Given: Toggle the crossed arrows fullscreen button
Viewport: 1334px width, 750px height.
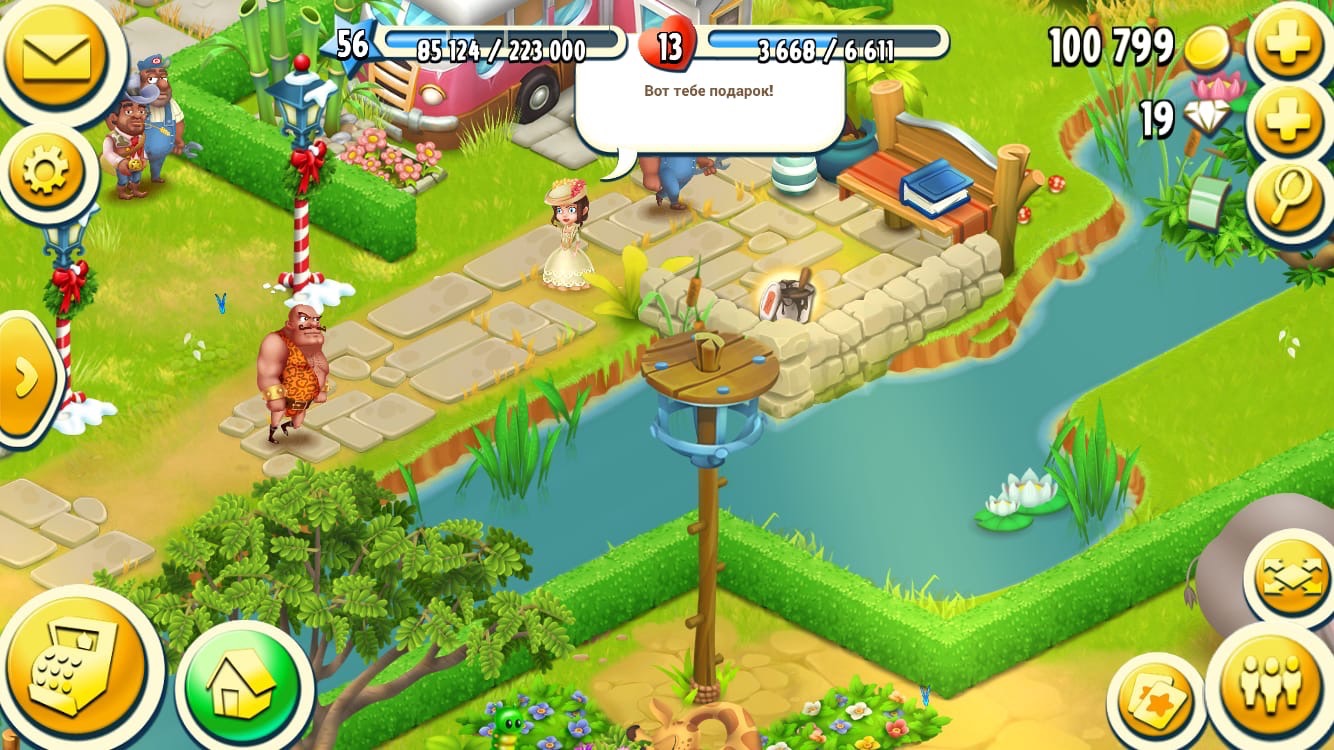Looking at the screenshot, I should click(x=1289, y=577).
